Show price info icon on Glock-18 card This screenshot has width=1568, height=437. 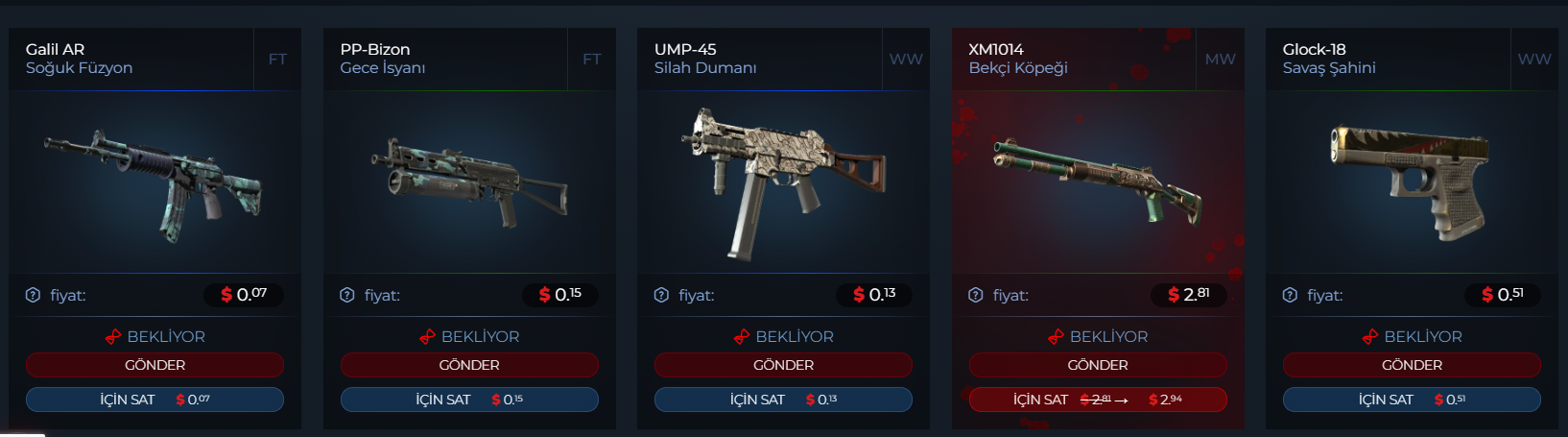tap(1290, 295)
